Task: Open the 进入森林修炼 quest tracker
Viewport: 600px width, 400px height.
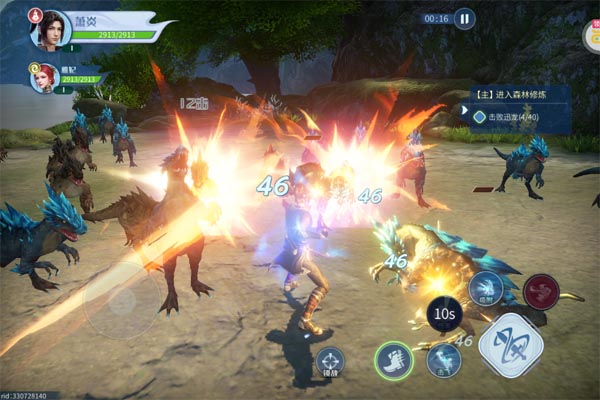Action: [520, 96]
